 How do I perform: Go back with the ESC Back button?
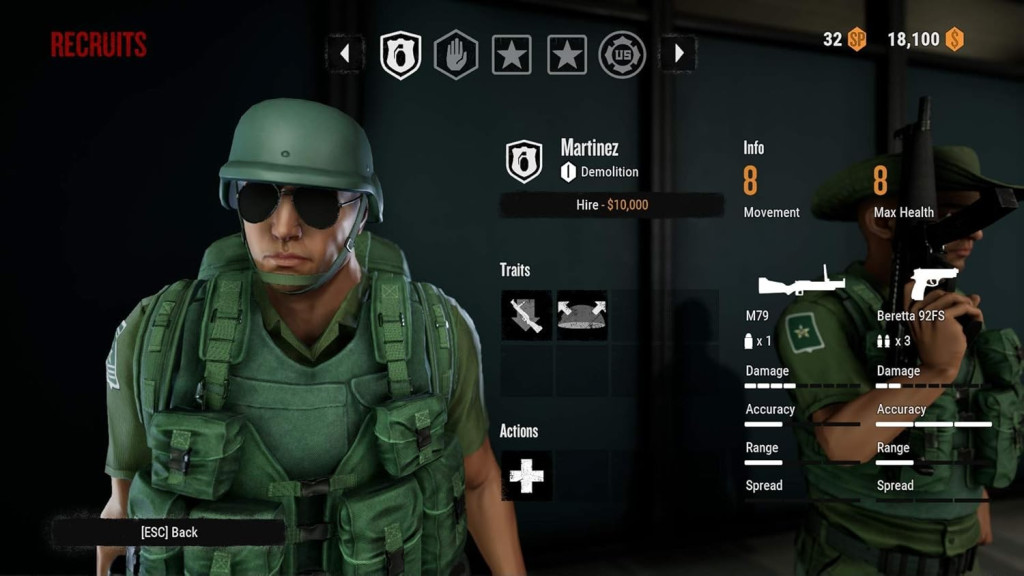tap(169, 532)
